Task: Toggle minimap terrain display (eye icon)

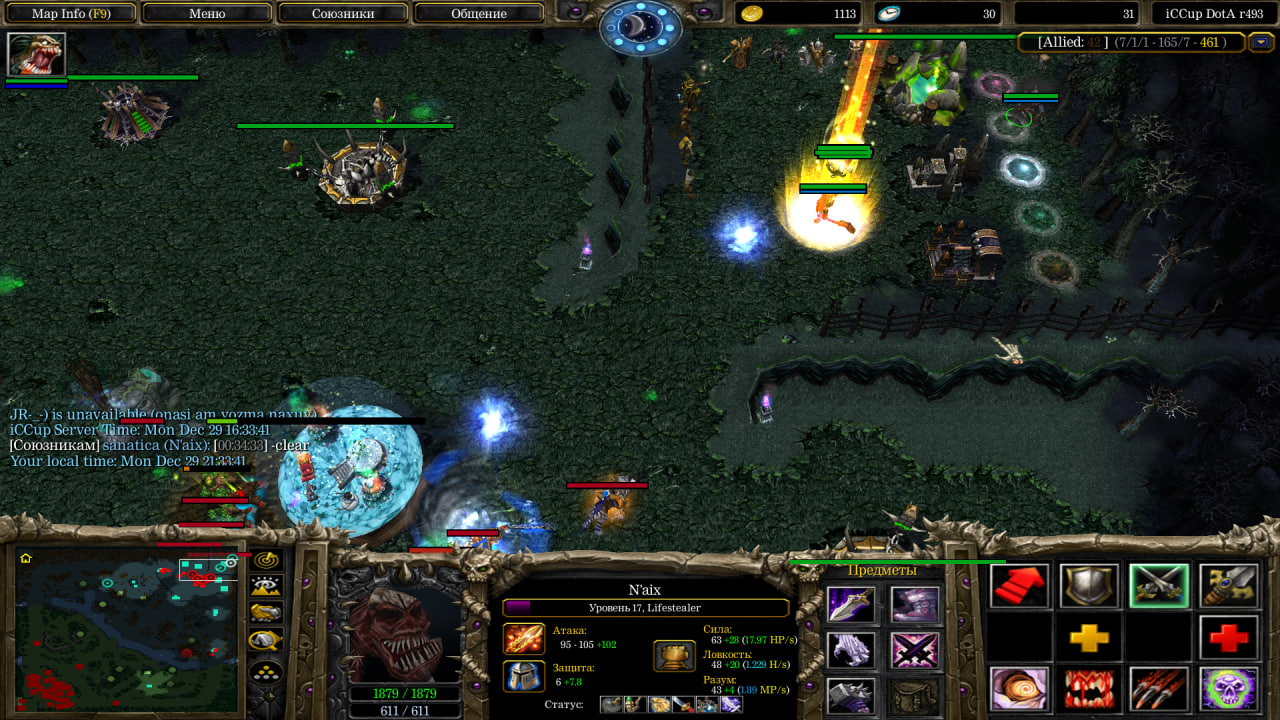Action: point(266,587)
